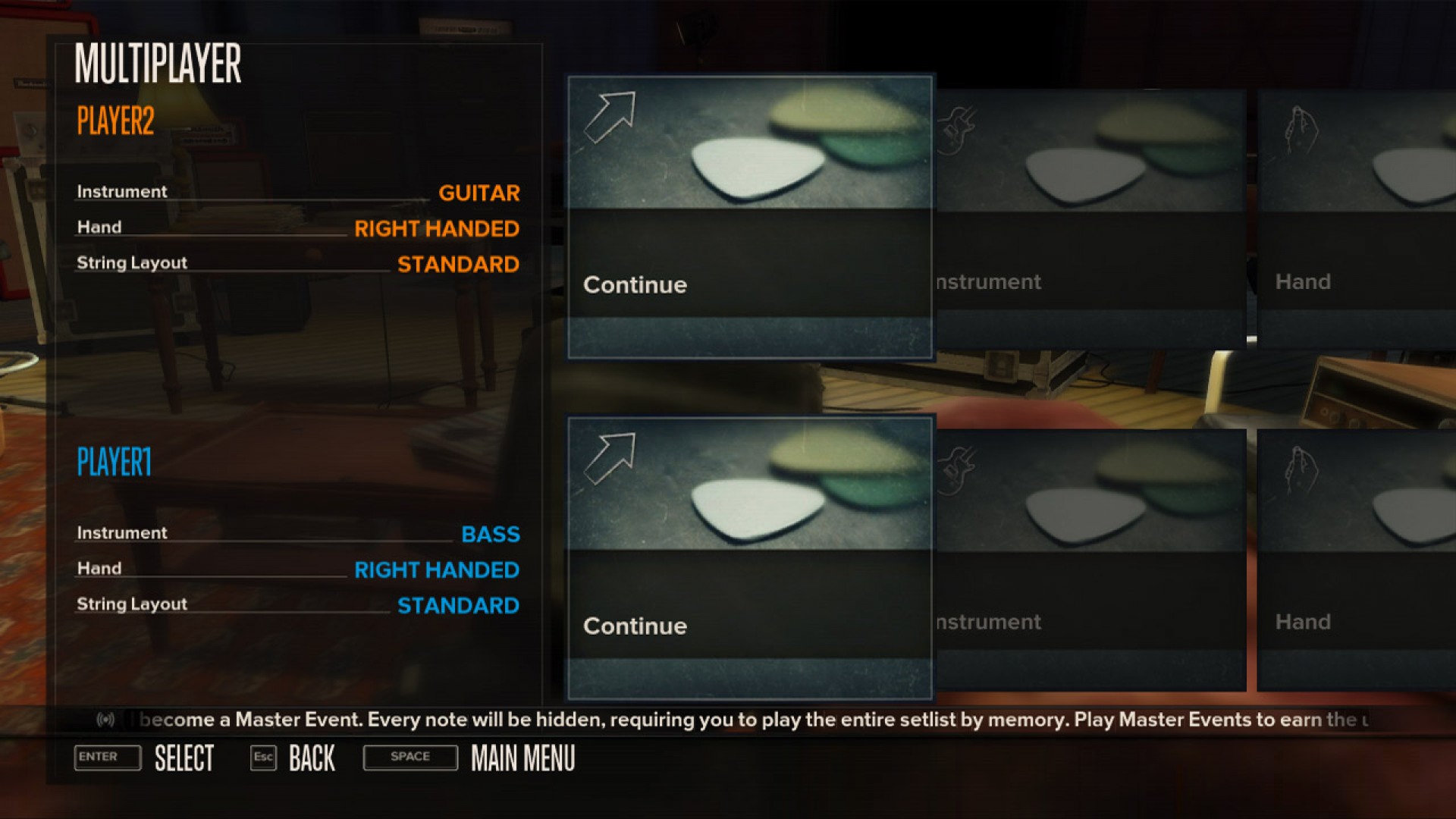
Task: Choose Continue for Player1
Action: click(634, 626)
